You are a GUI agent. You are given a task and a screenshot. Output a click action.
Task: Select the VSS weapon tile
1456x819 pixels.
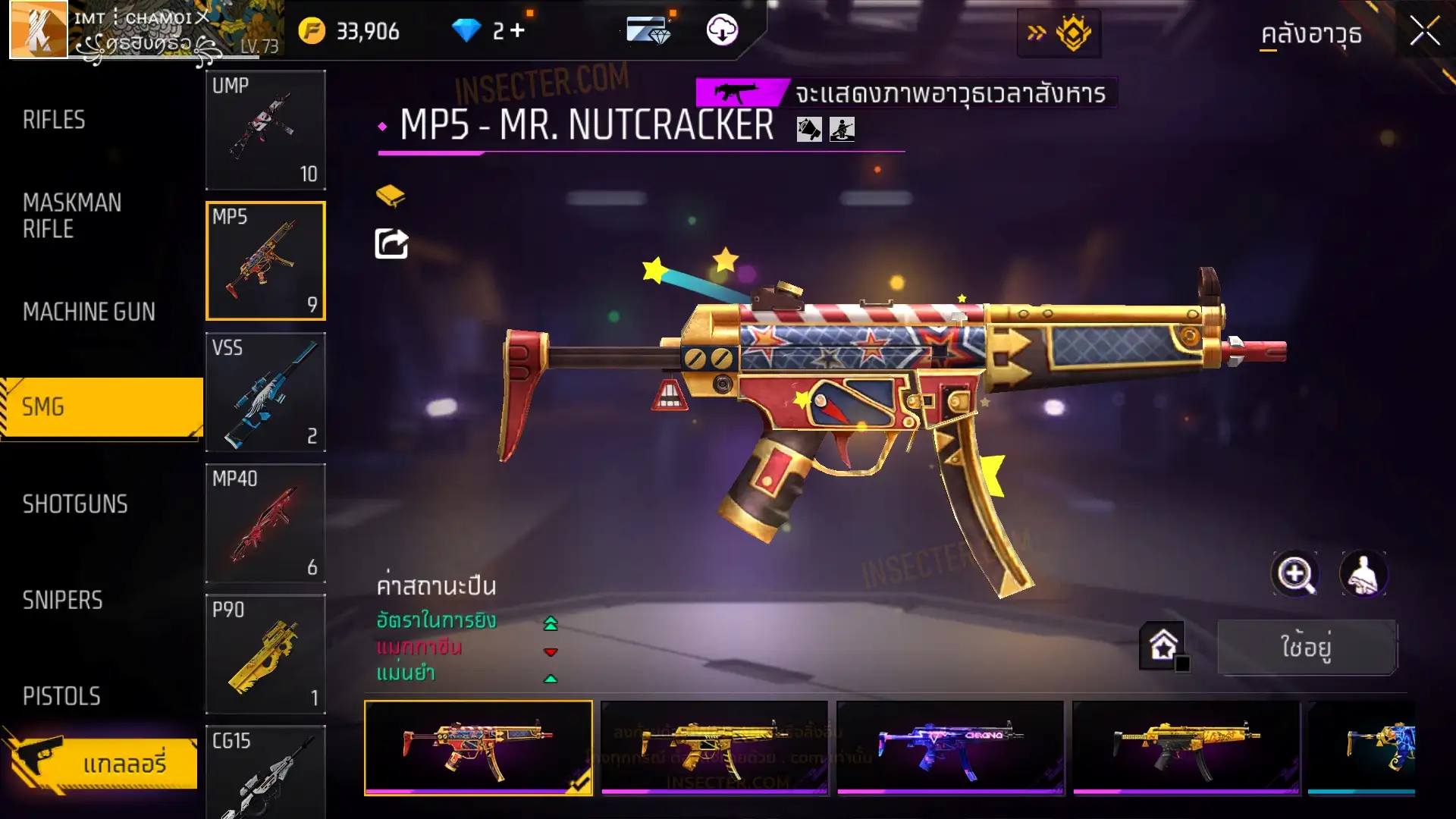click(x=265, y=392)
